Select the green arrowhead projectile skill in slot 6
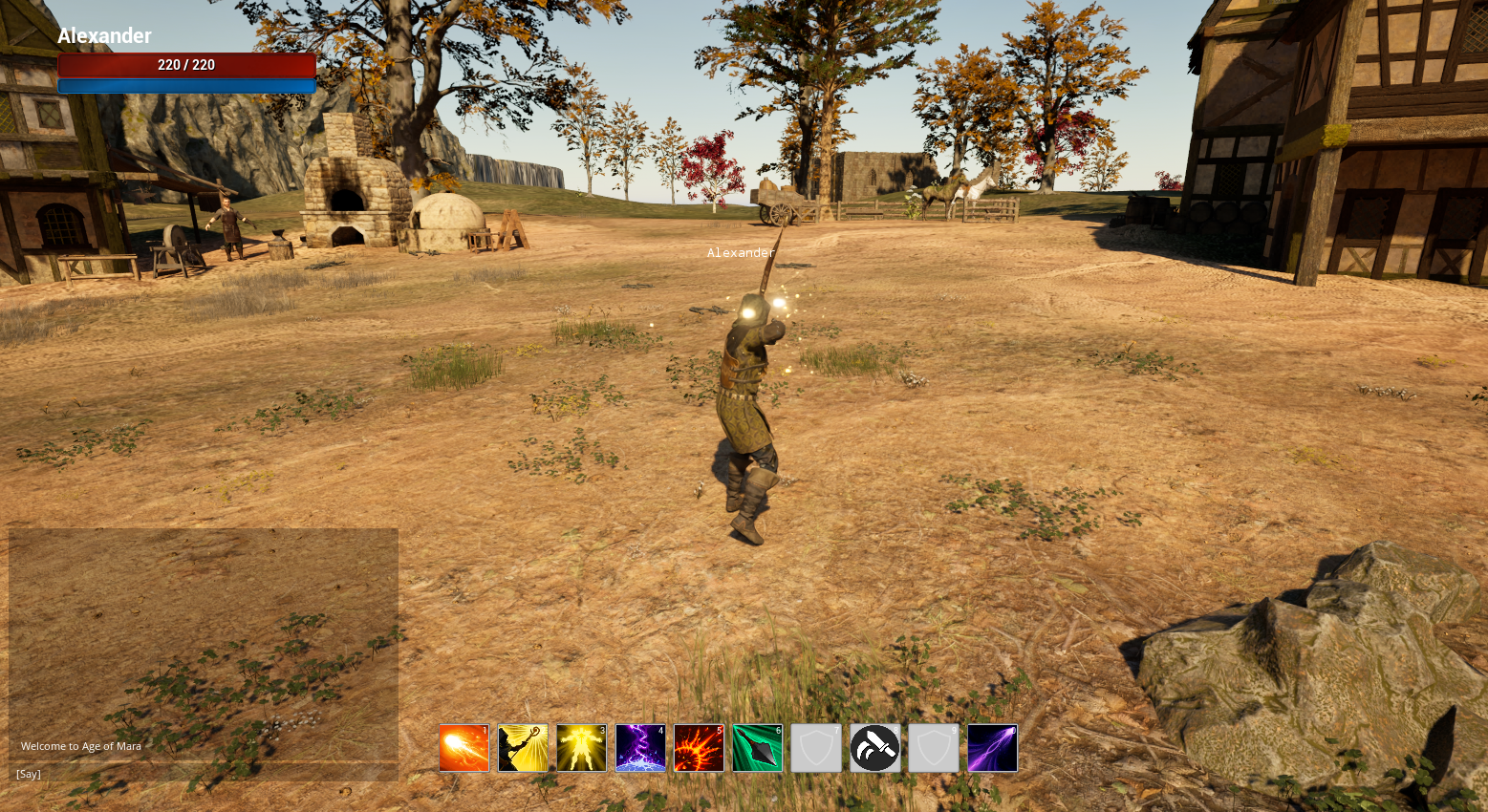1488x812 pixels. [757, 748]
